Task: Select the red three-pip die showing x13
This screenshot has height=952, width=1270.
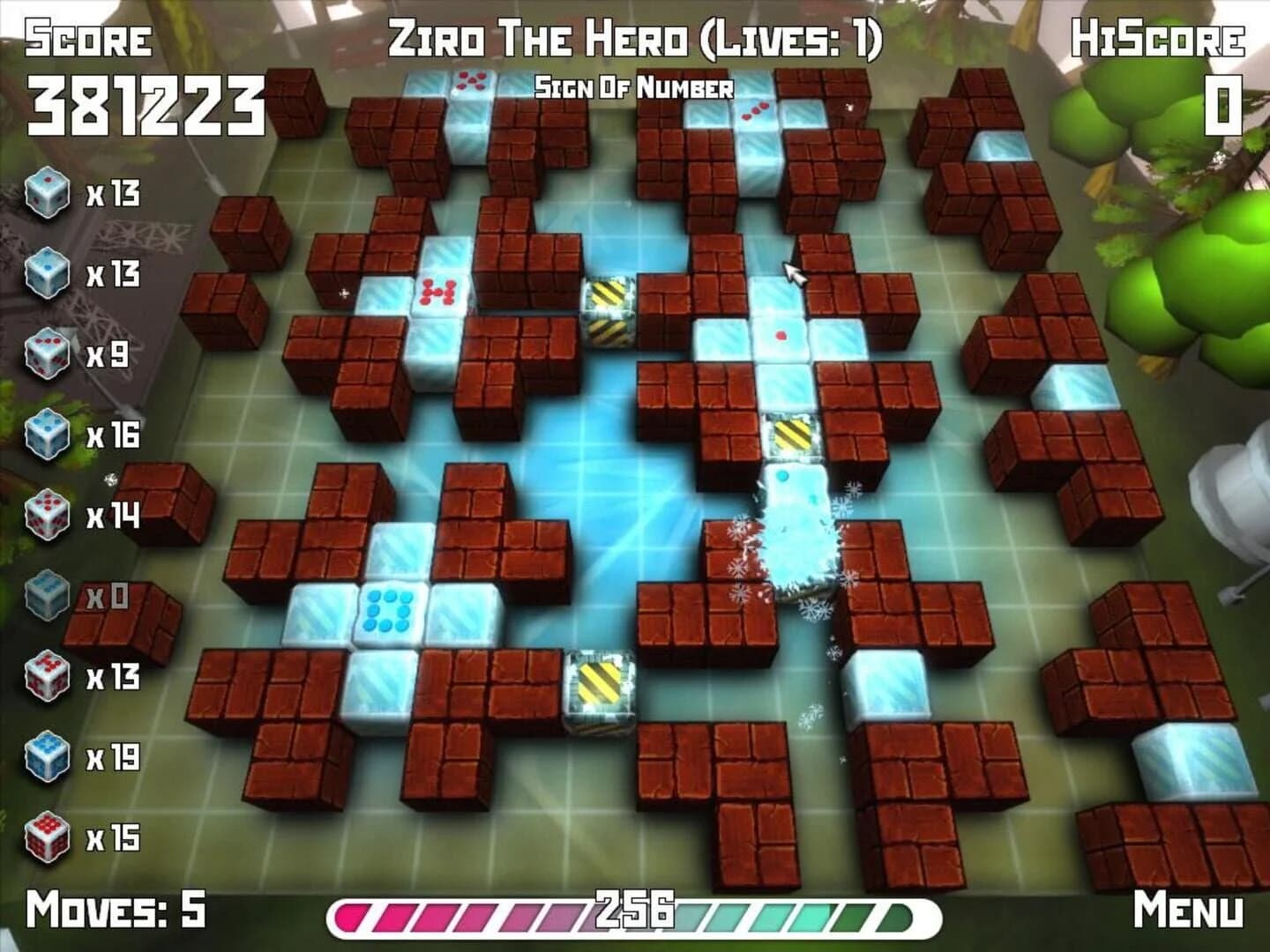Action: (x=49, y=676)
